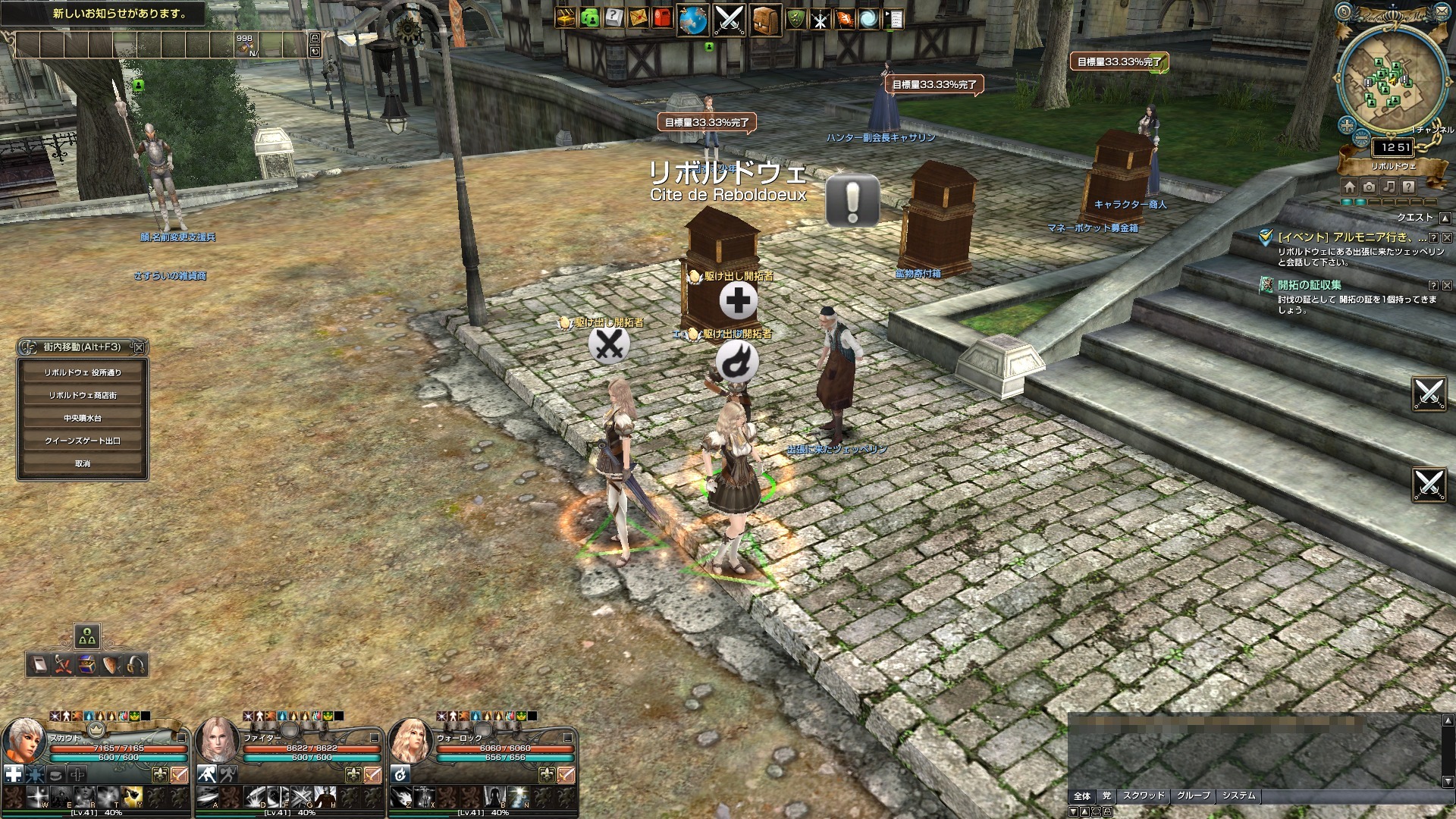Close the 街内移動 window
This screenshot has width=1456, height=819.
(139, 347)
